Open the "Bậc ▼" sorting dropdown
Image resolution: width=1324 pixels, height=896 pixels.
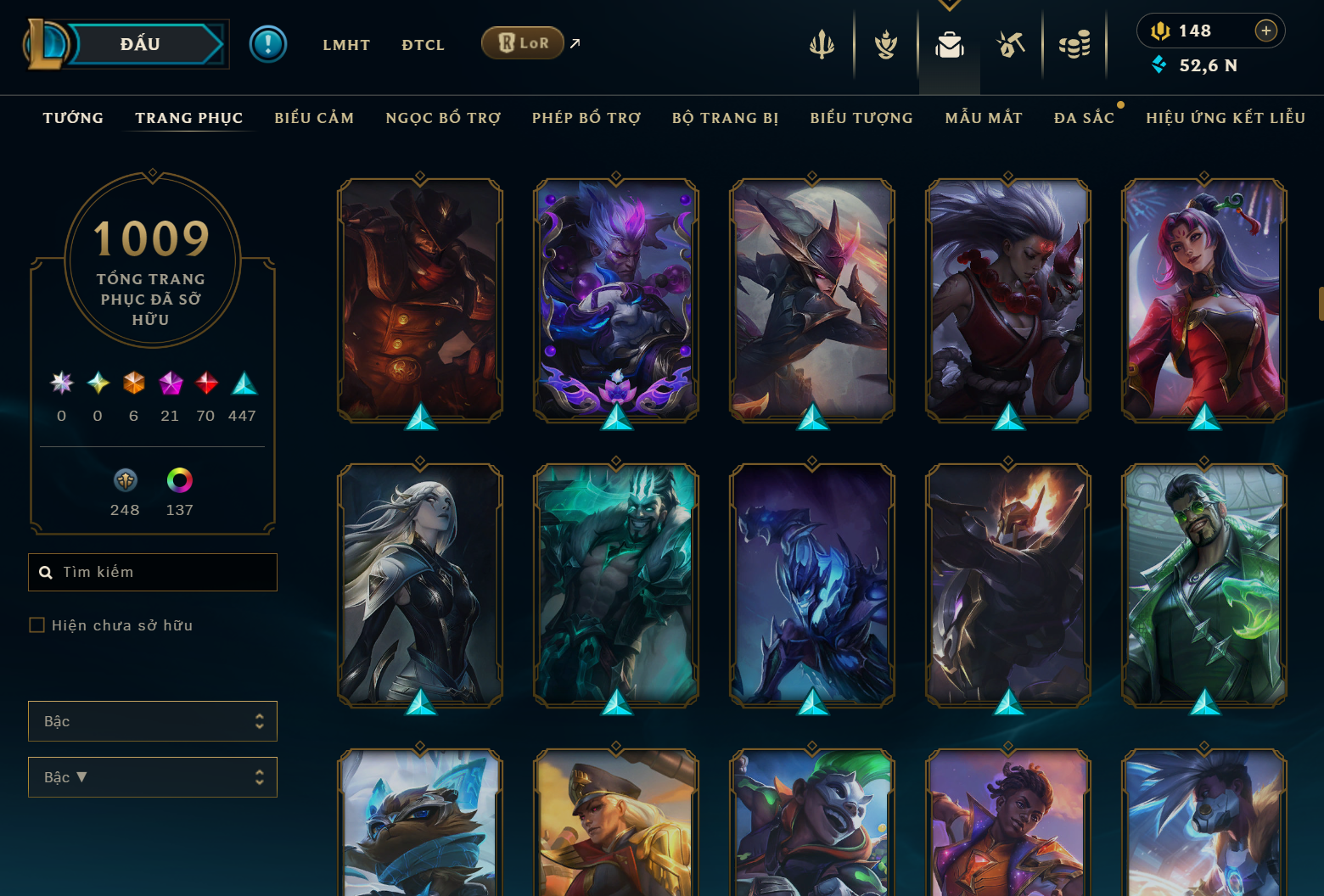point(153,776)
